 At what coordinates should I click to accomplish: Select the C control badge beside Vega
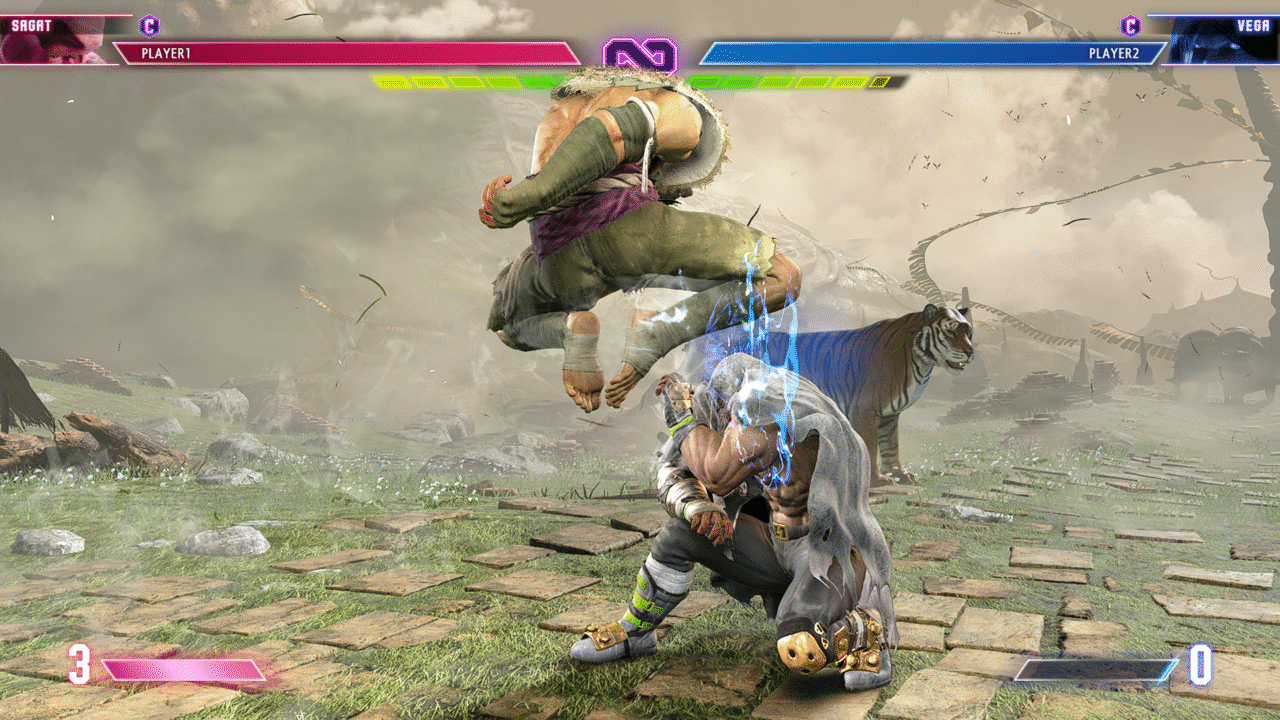point(1130,25)
